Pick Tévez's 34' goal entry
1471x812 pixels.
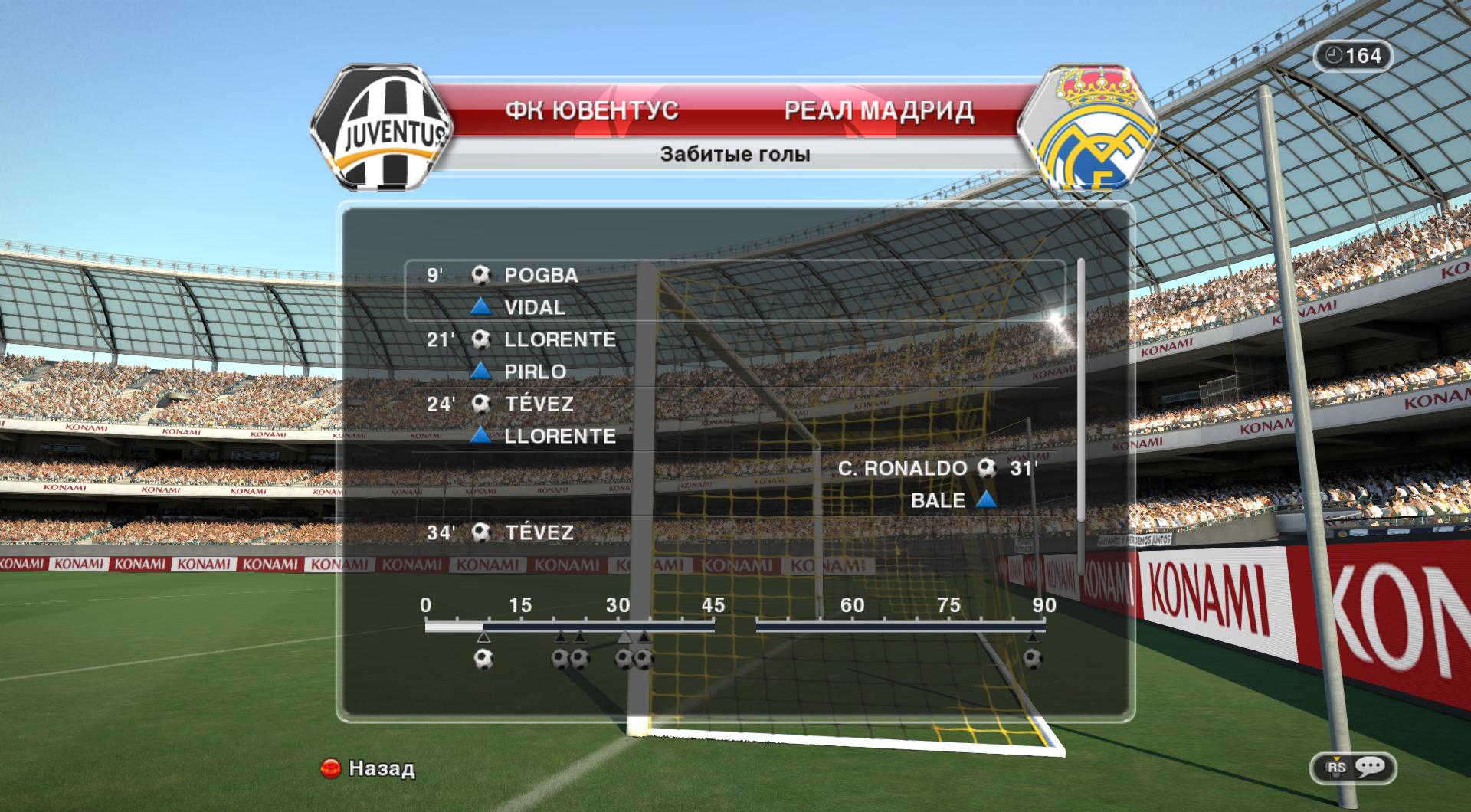coord(539,532)
